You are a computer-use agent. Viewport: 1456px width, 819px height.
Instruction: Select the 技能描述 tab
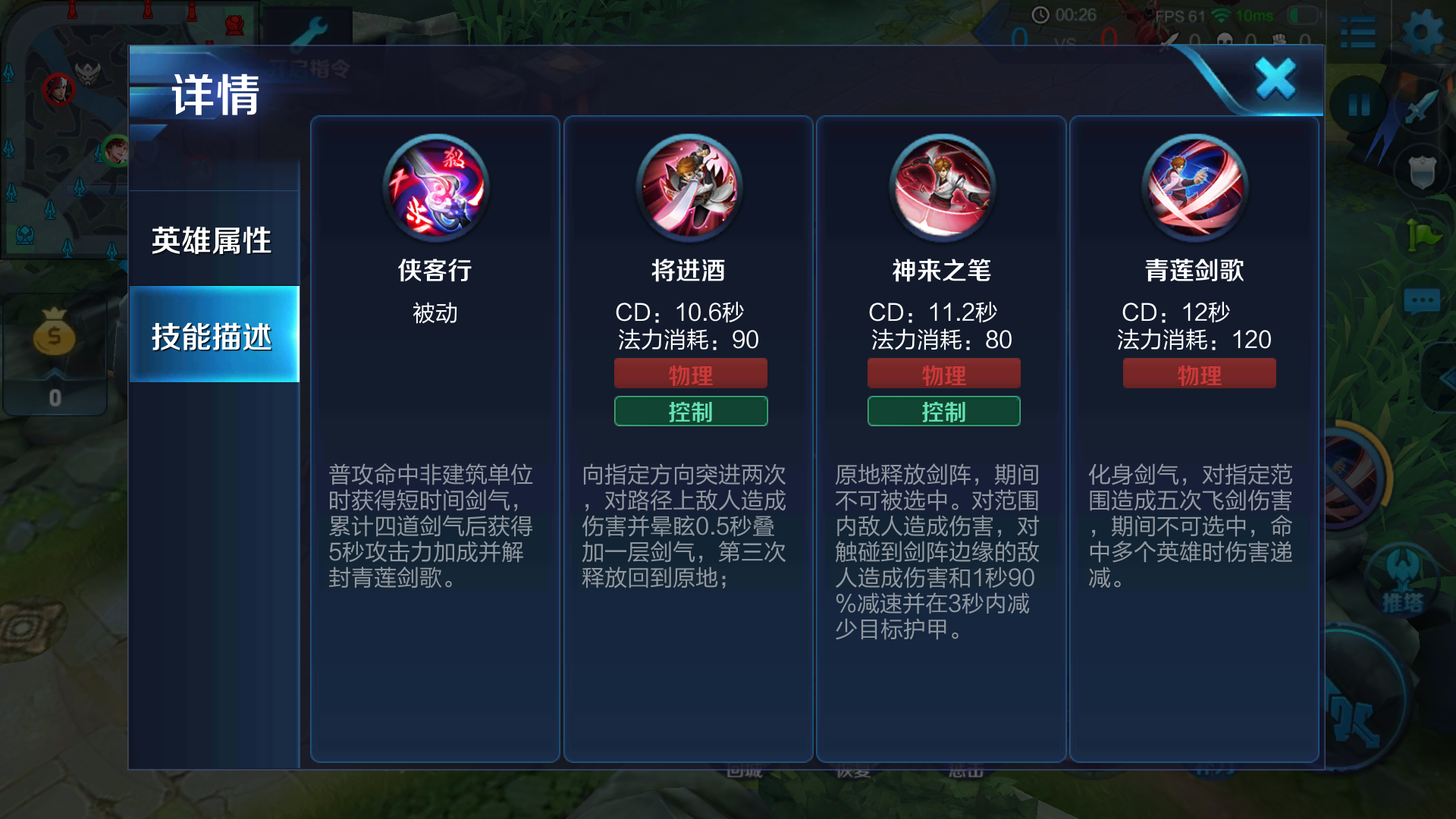(213, 339)
